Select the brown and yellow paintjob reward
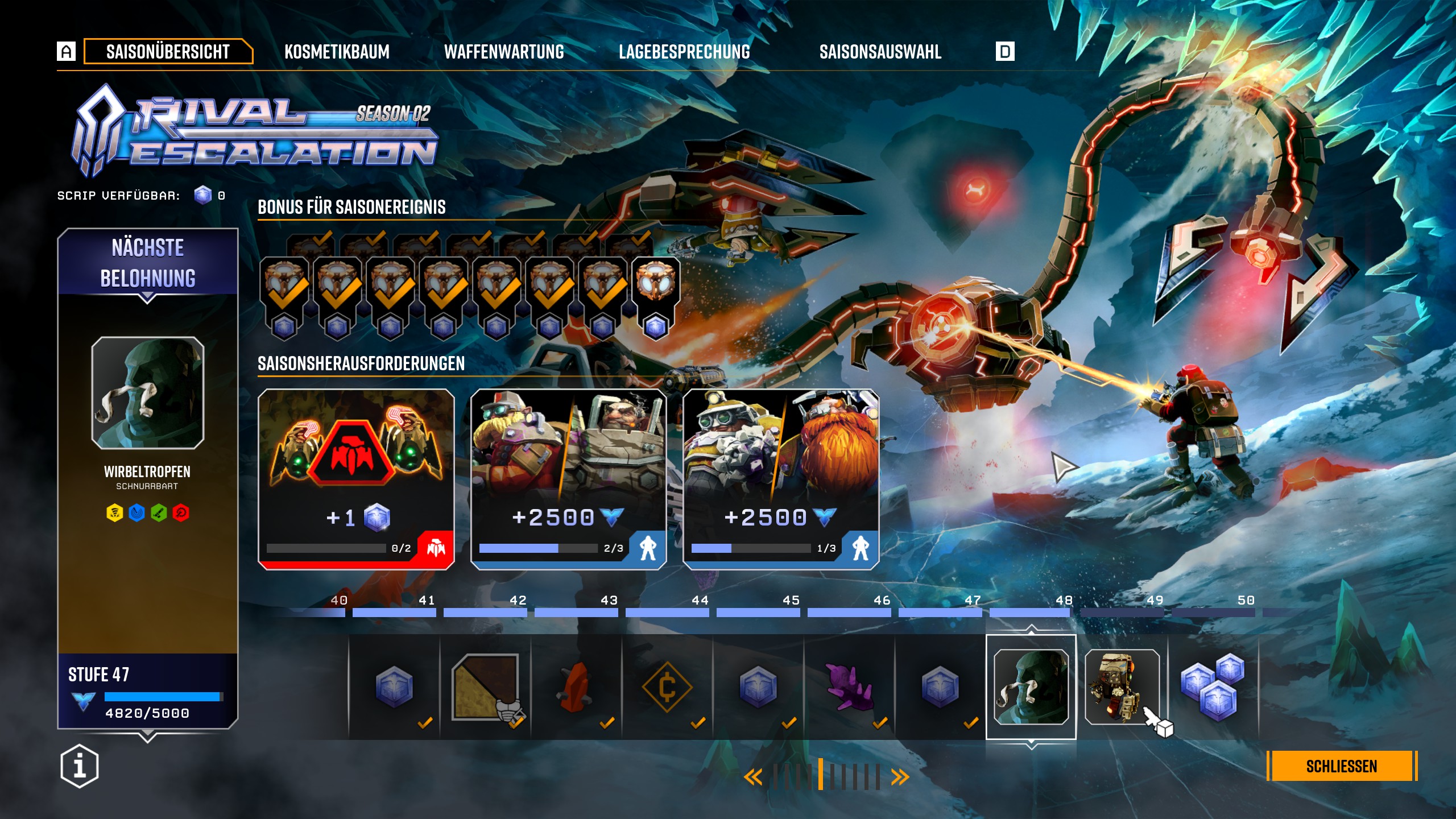 click(485, 686)
